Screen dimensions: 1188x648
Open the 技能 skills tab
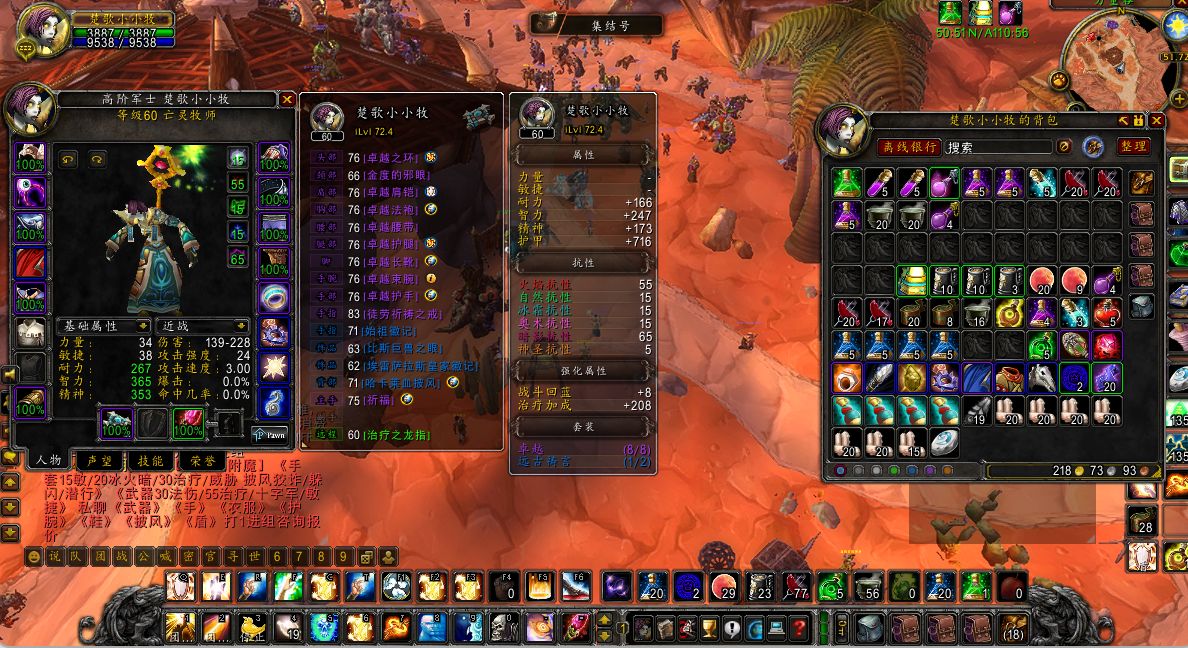click(x=150, y=461)
